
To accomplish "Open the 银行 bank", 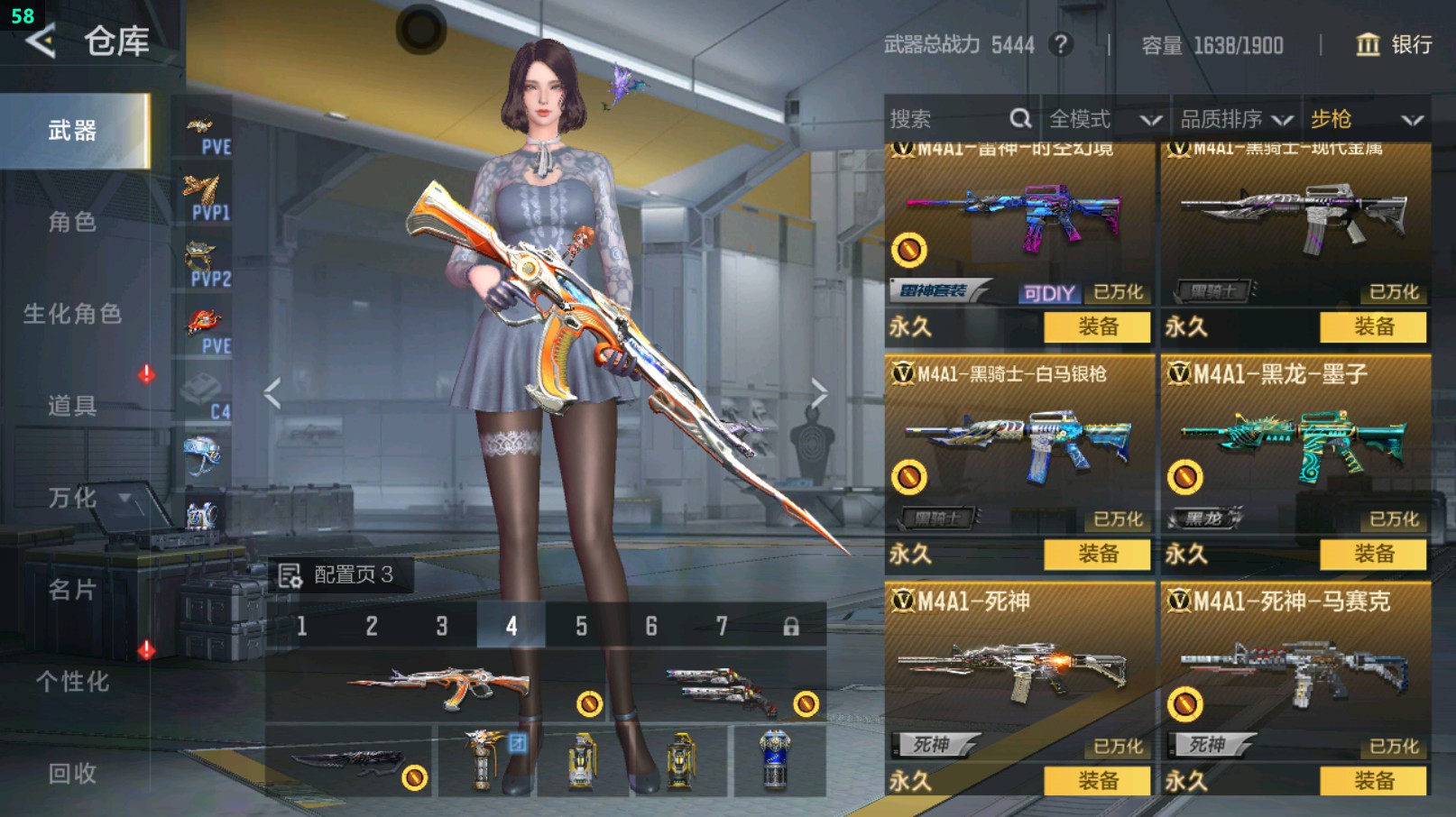I will click(1394, 45).
